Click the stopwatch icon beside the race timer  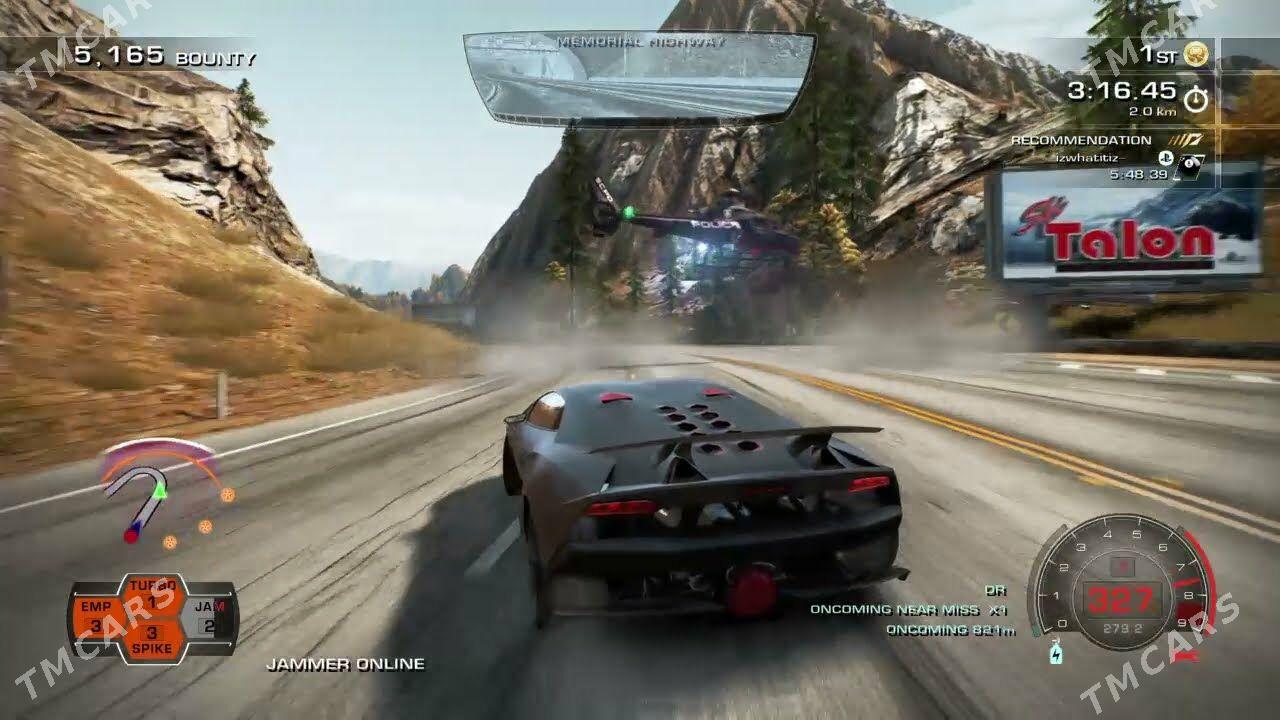coord(1195,99)
